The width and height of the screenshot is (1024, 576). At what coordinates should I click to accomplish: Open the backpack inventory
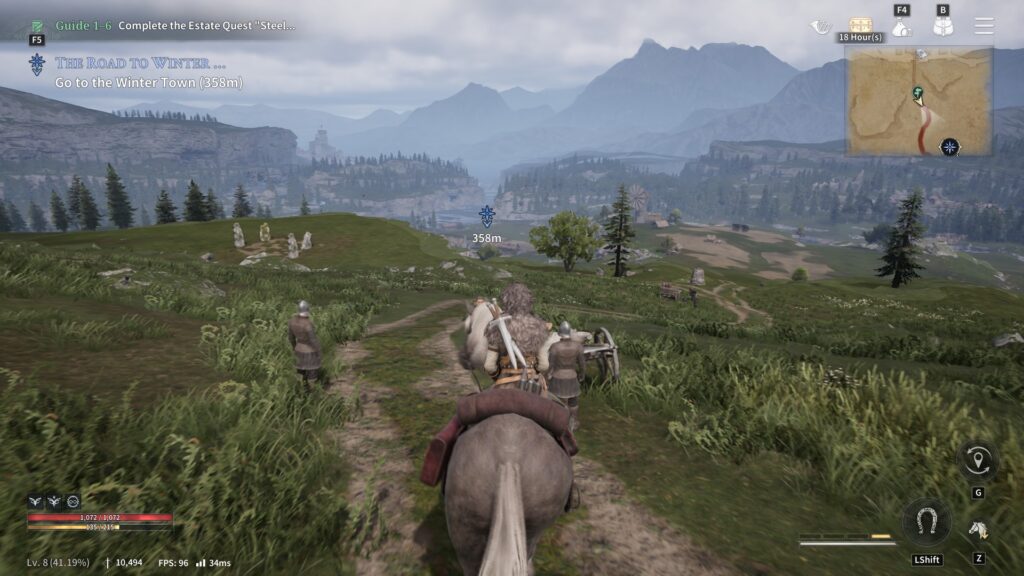[x=942, y=28]
